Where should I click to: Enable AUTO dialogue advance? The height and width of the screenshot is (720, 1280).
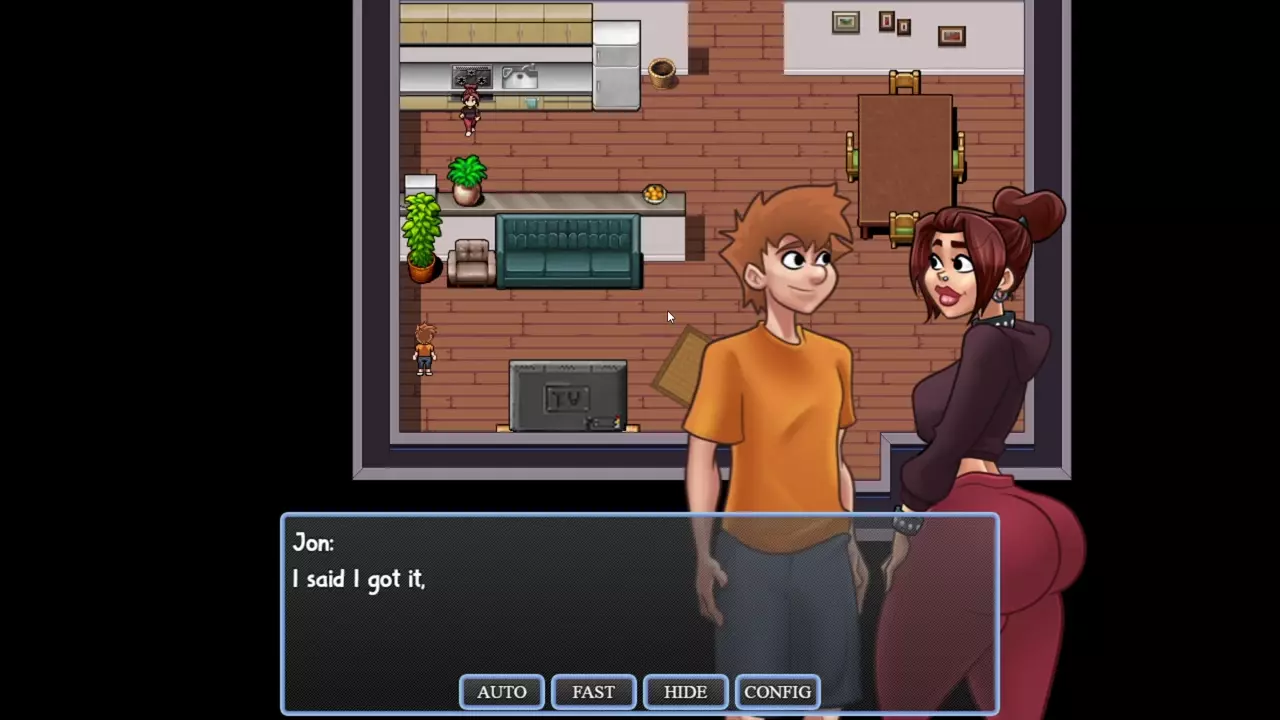tap(501, 692)
